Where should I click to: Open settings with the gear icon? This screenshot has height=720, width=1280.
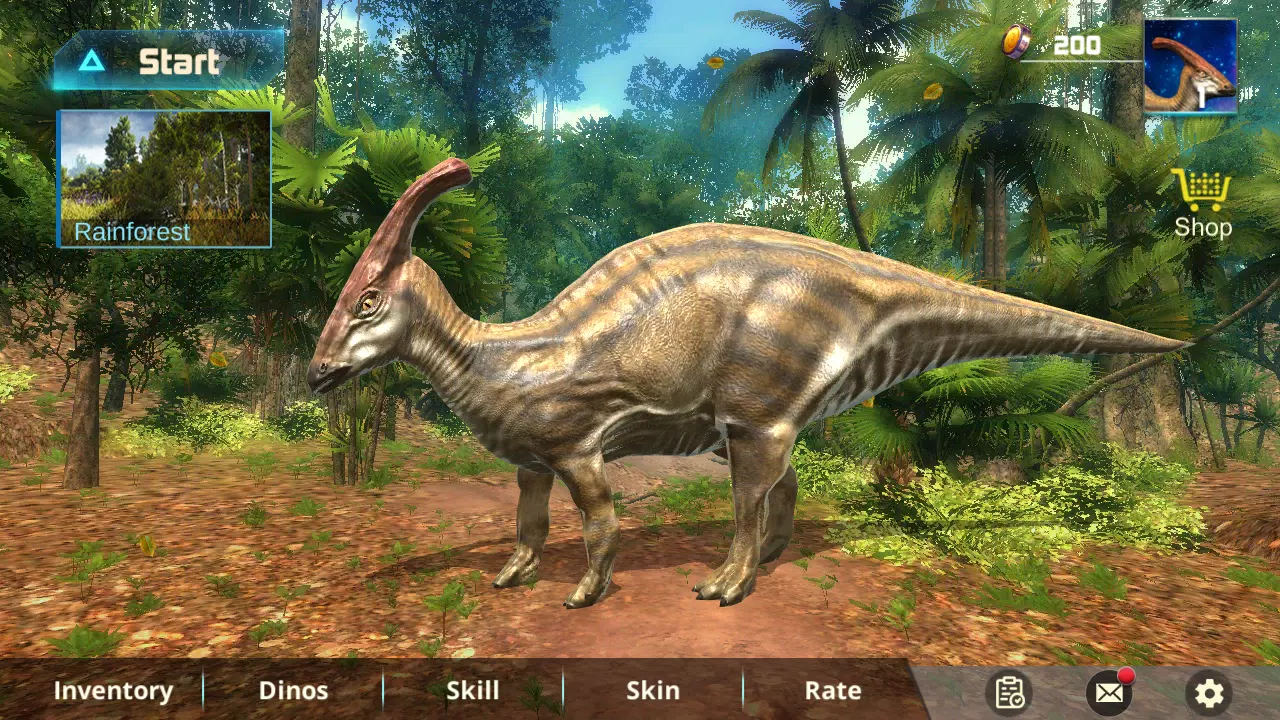[x=1209, y=692]
